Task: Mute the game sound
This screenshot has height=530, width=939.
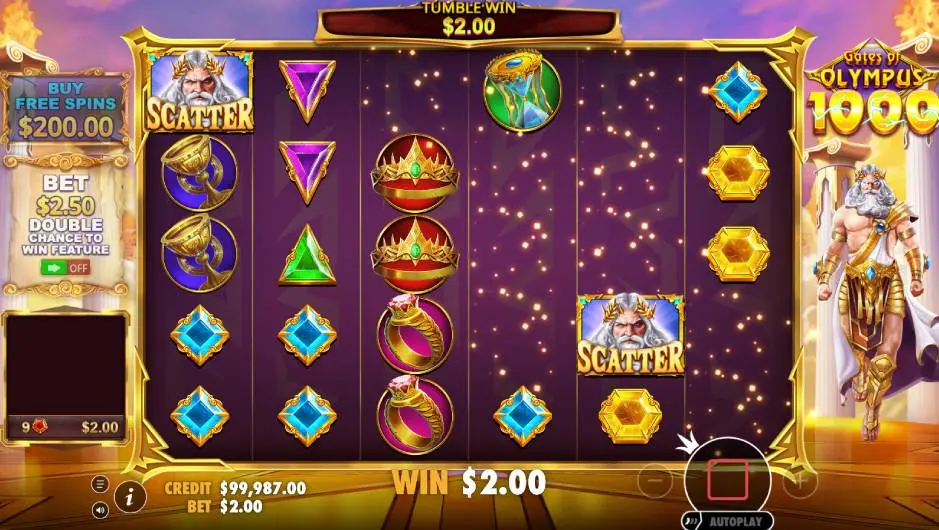Action: click(x=100, y=509)
